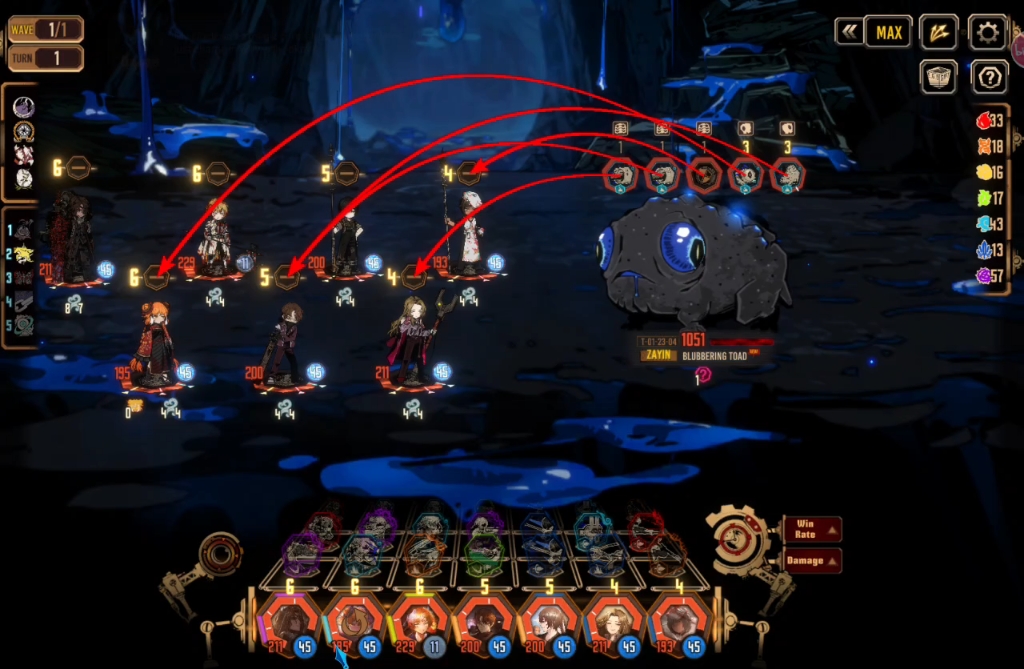Open the triple-arrow skill effects button
This screenshot has width=1024, height=669.
click(938, 32)
